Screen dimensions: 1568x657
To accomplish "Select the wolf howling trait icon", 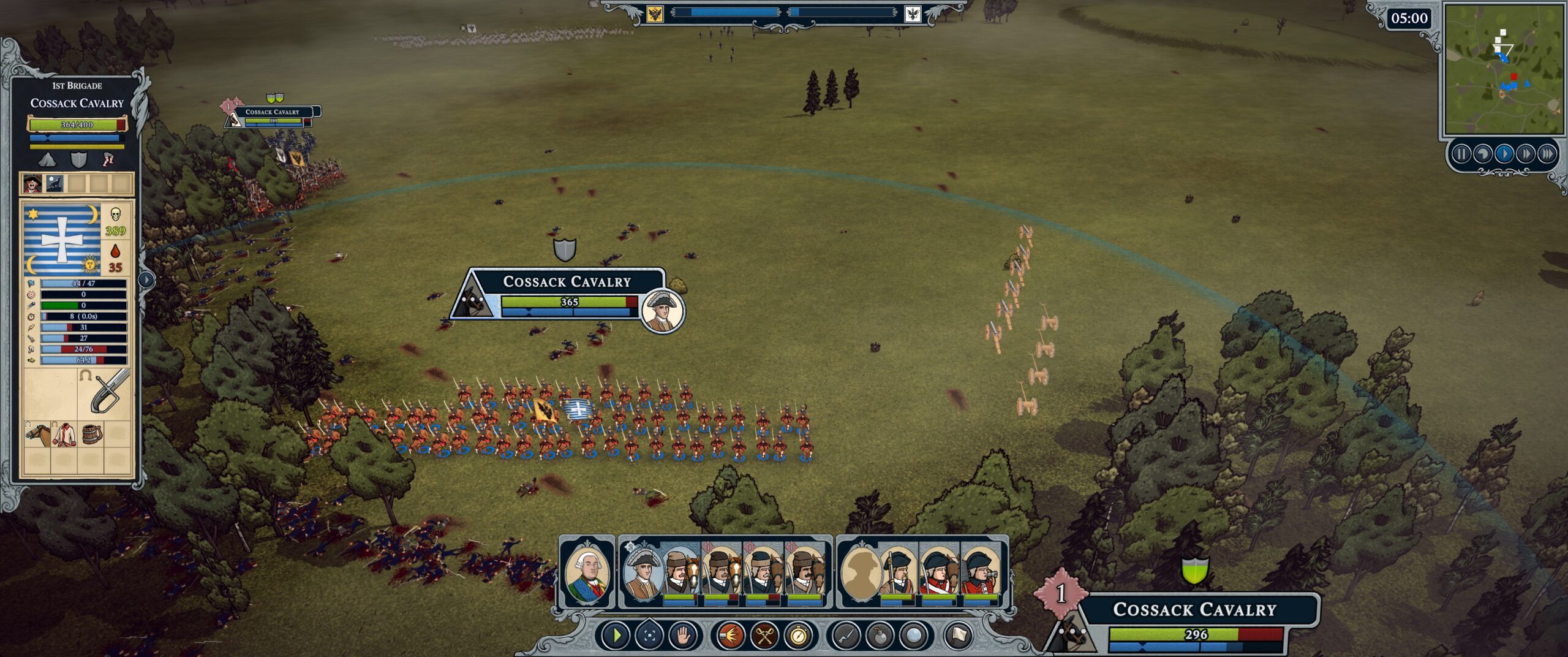I will tap(55, 183).
